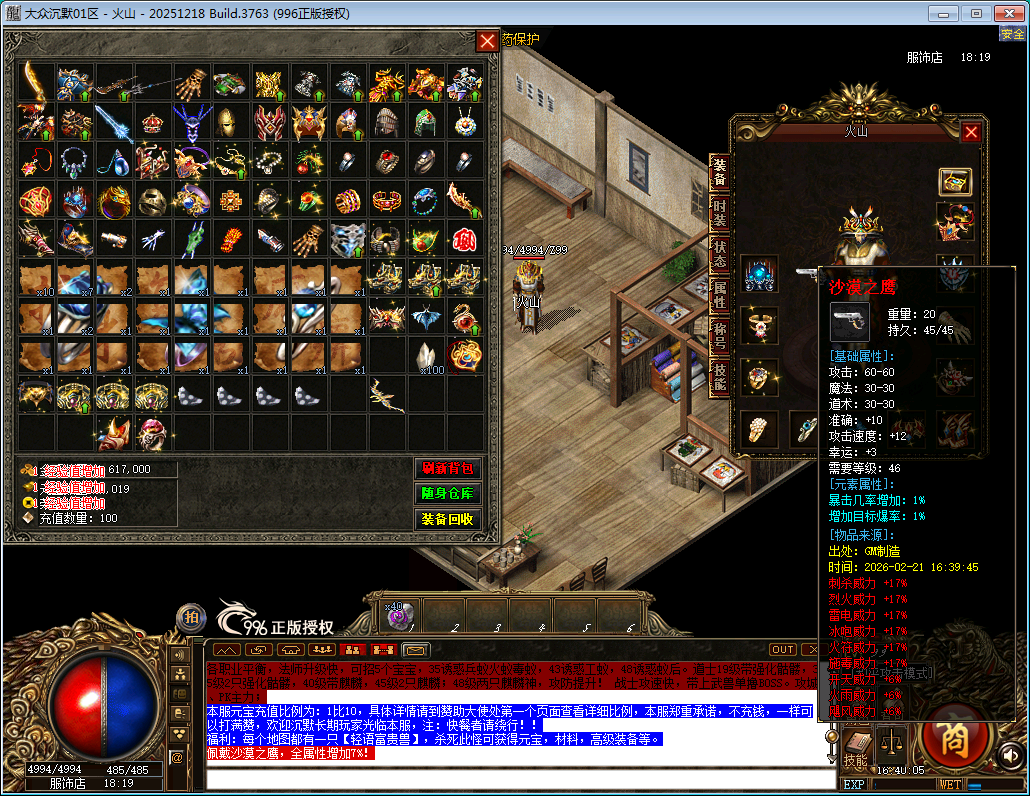Switch to the 状态 status tab

[x=719, y=252]
